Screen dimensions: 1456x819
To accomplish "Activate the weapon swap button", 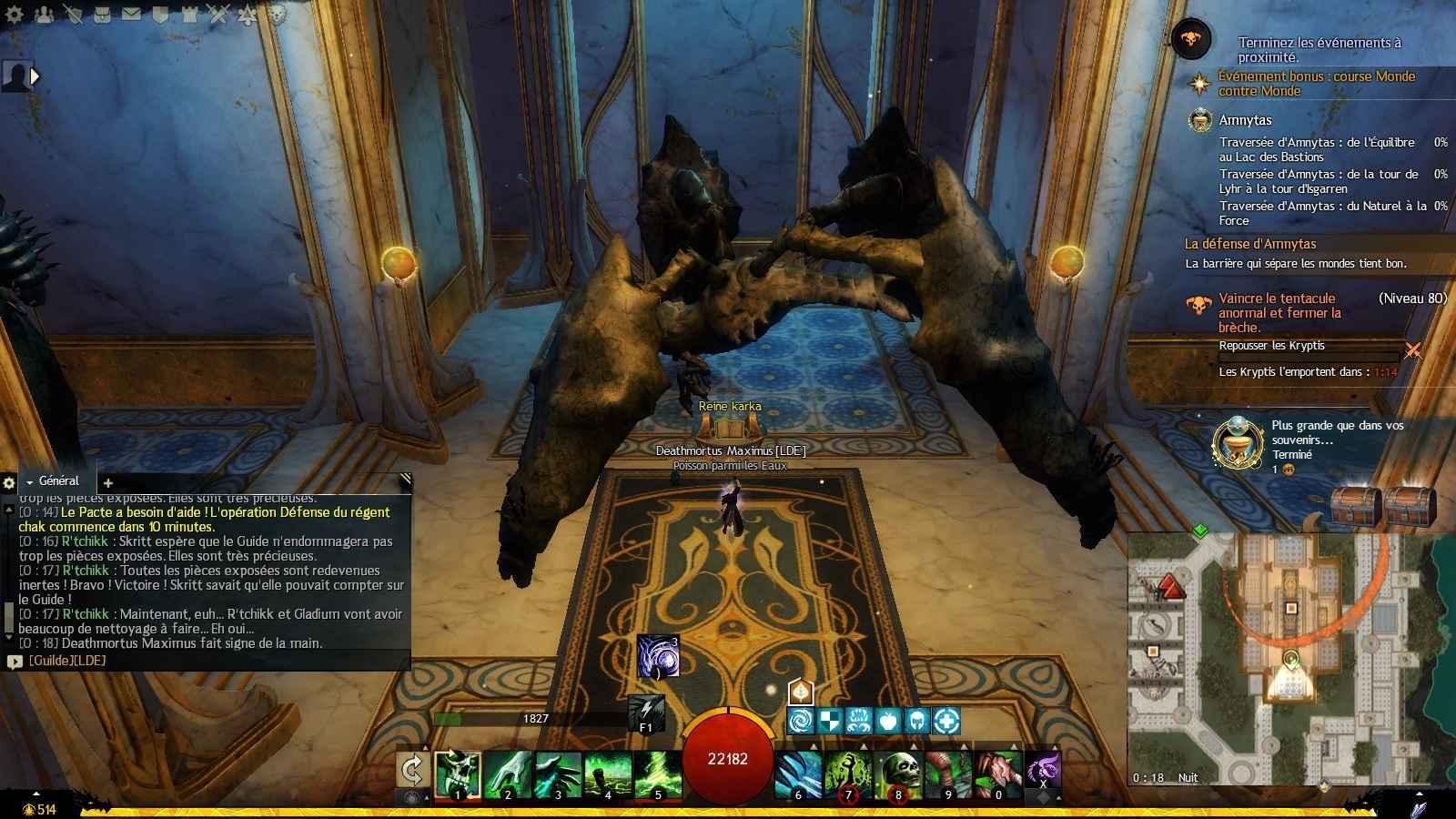I will click(x=412, y=771).
